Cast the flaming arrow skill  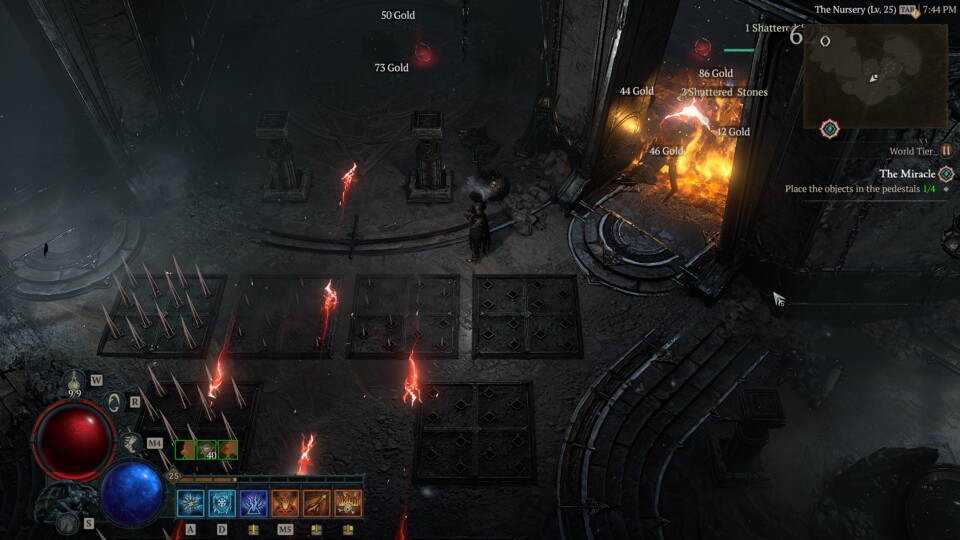coord(316,503)
